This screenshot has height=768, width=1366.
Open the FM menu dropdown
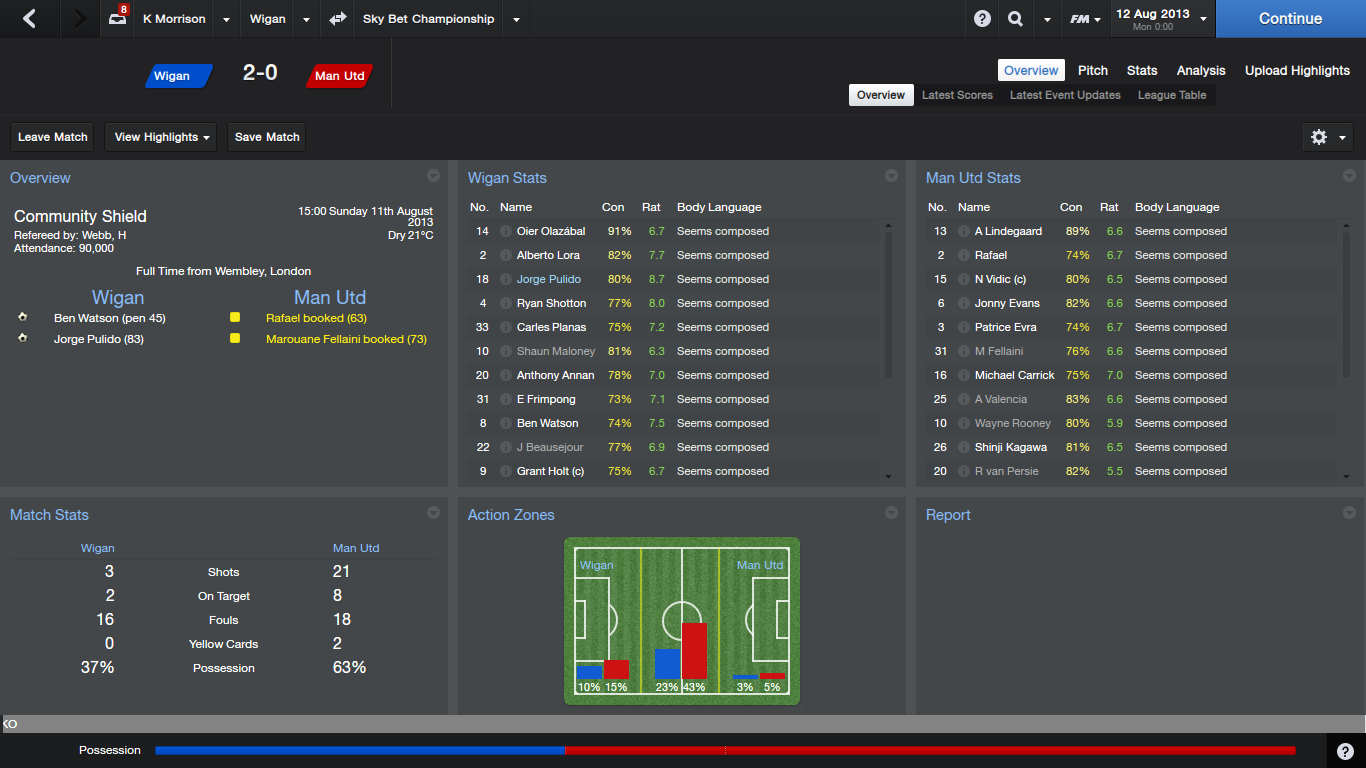(1085, 19)
